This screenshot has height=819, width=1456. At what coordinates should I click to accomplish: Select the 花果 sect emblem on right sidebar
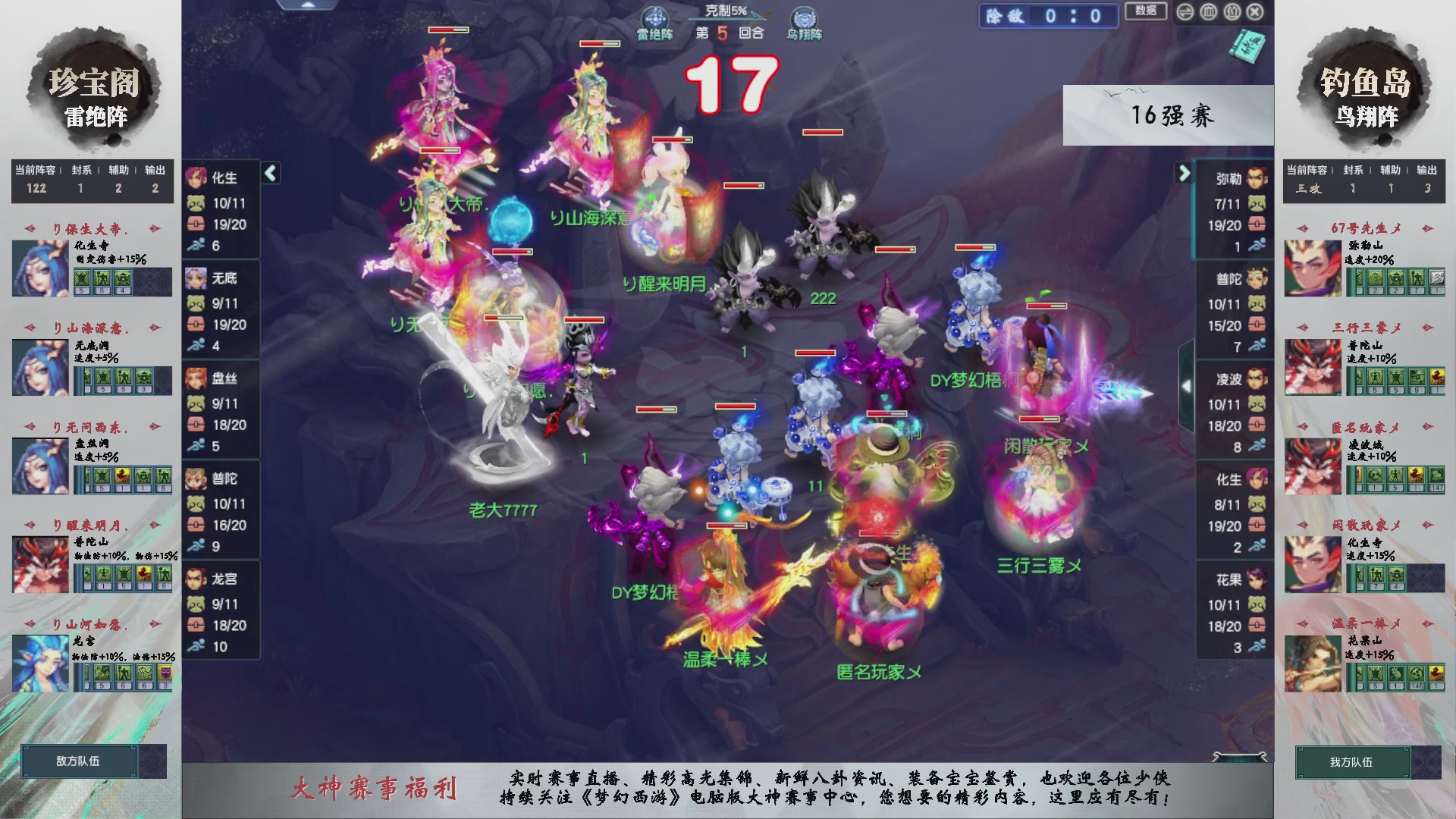pyautogui.click(x=1258, y=580)
